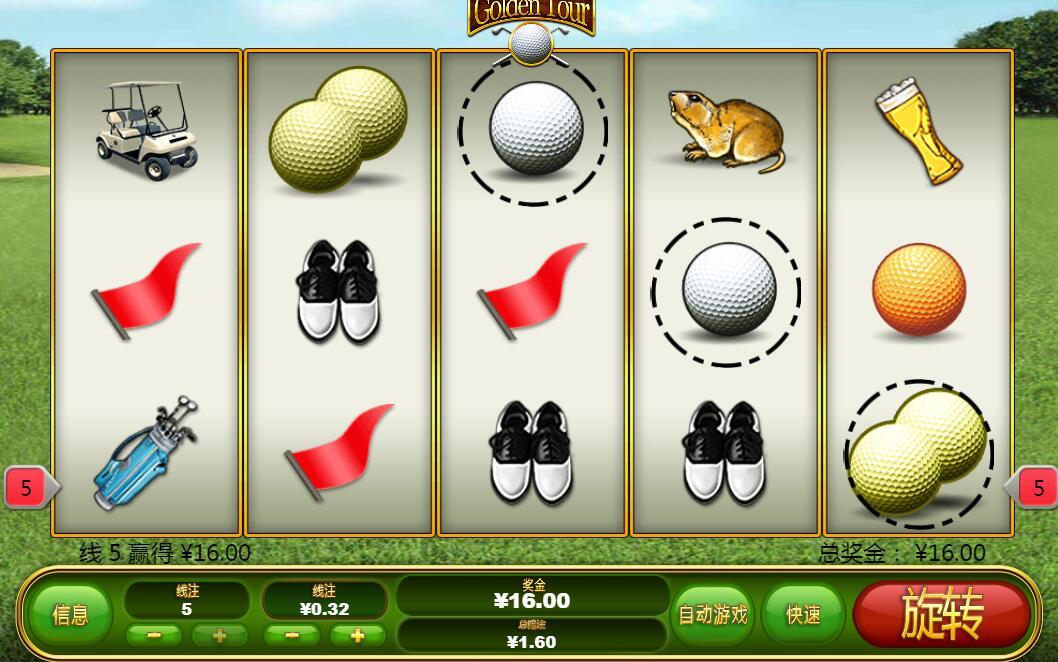Open the 信息 info page
The image size is (1058, 662).
(x=70, y=615)
